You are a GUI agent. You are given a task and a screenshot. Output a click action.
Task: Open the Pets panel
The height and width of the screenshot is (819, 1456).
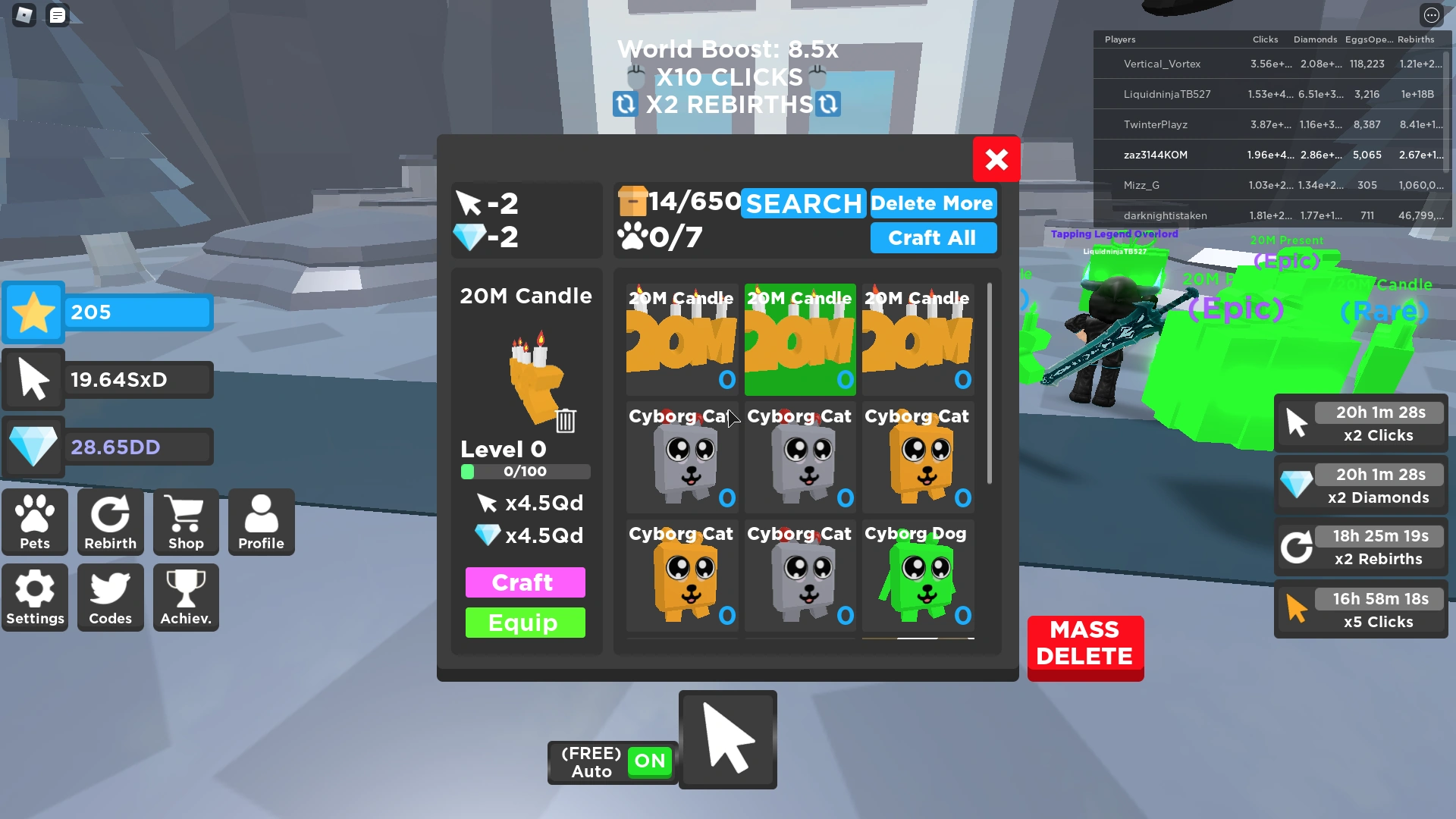tap(34, 522)
